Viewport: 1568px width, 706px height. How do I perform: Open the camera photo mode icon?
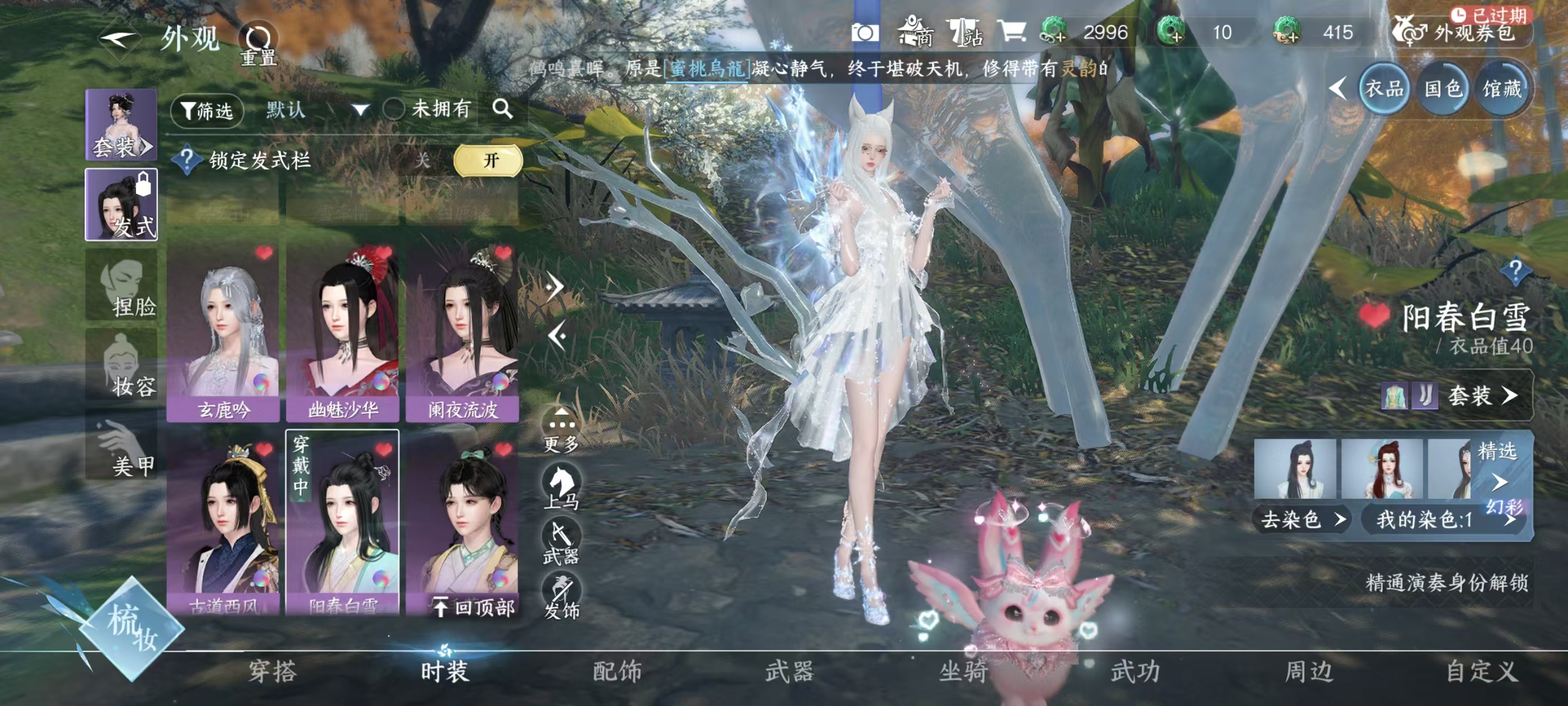click(x=864, y=33)
